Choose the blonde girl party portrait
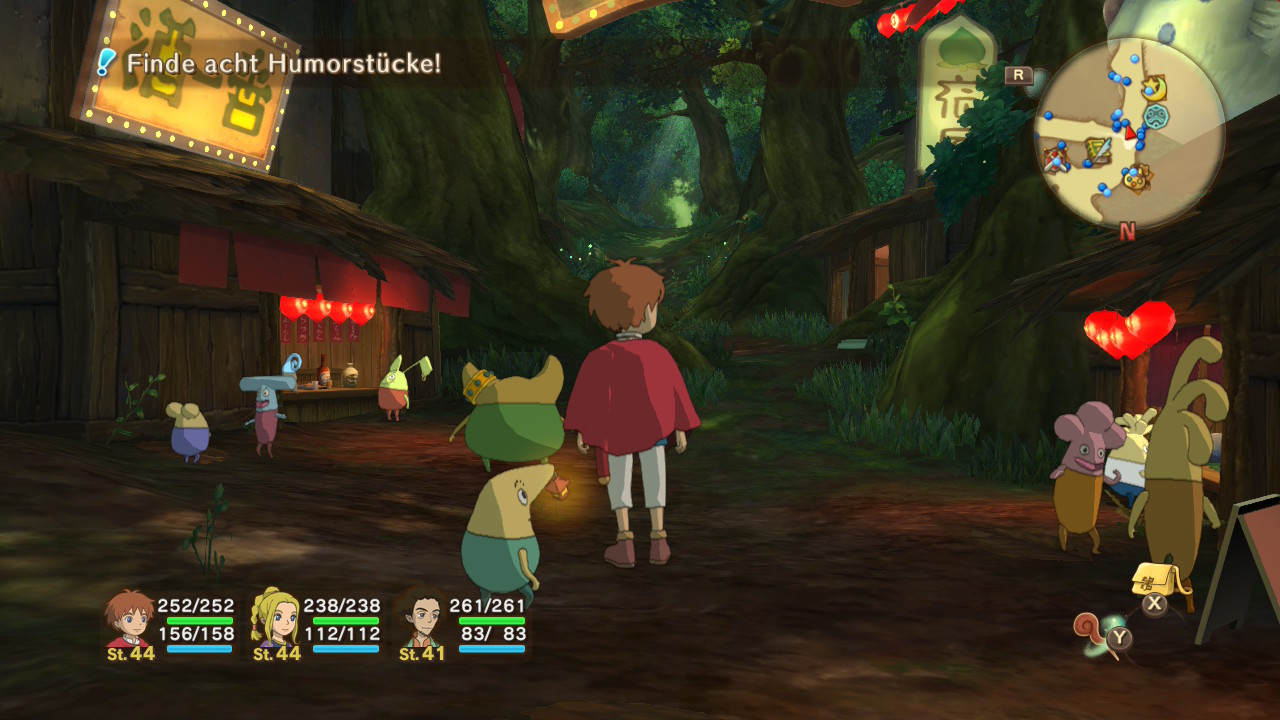Image resolution: width=1280 pixels, height=720 pixels. [276, 620]
